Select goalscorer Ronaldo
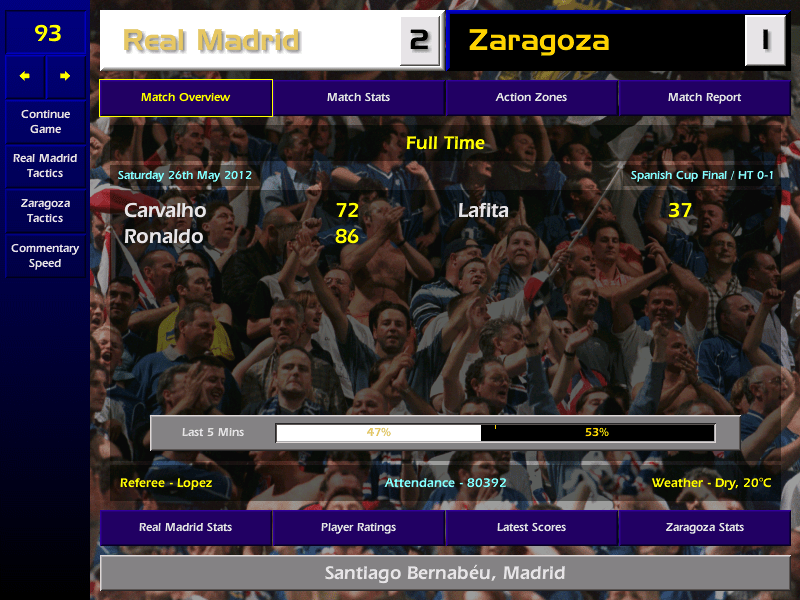The height and width of the screenshot is (600, 800). tap(164, 237)
